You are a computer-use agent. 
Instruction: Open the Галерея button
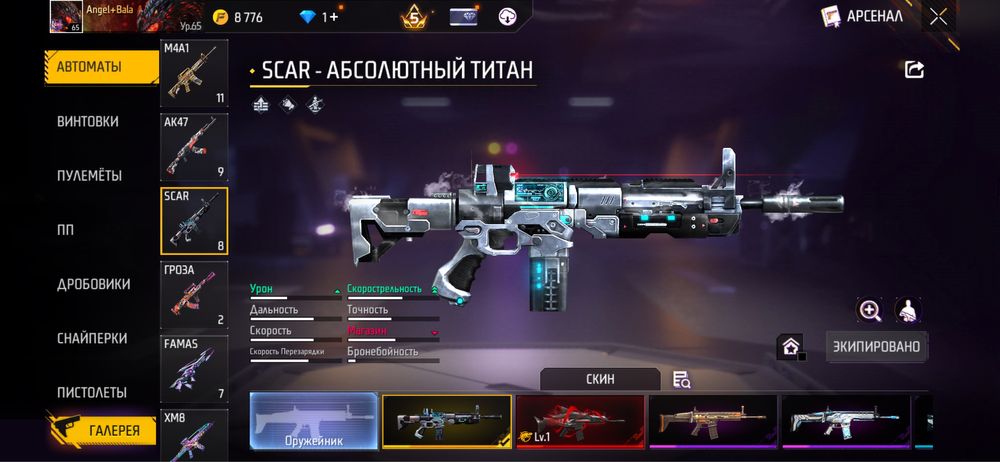pyautogui.click(x=104, y=431)
